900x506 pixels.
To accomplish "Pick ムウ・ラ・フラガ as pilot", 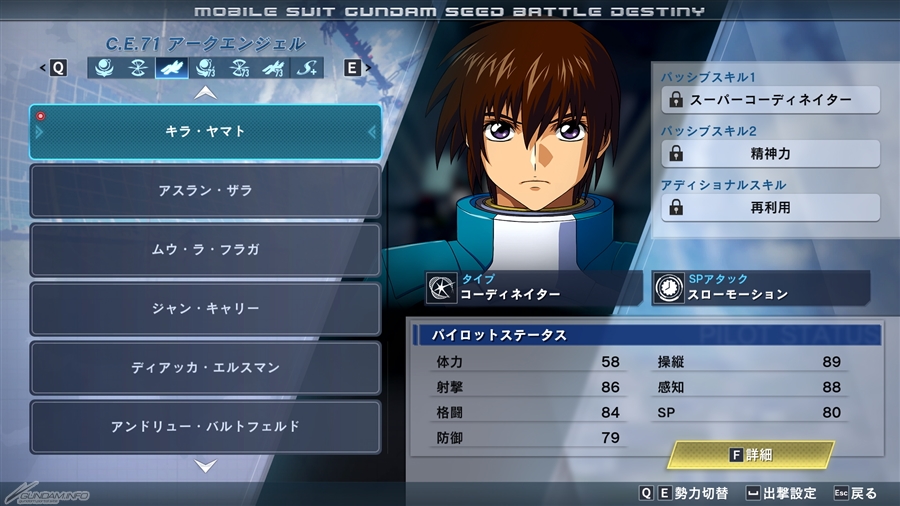I will [x=205, y=249].
